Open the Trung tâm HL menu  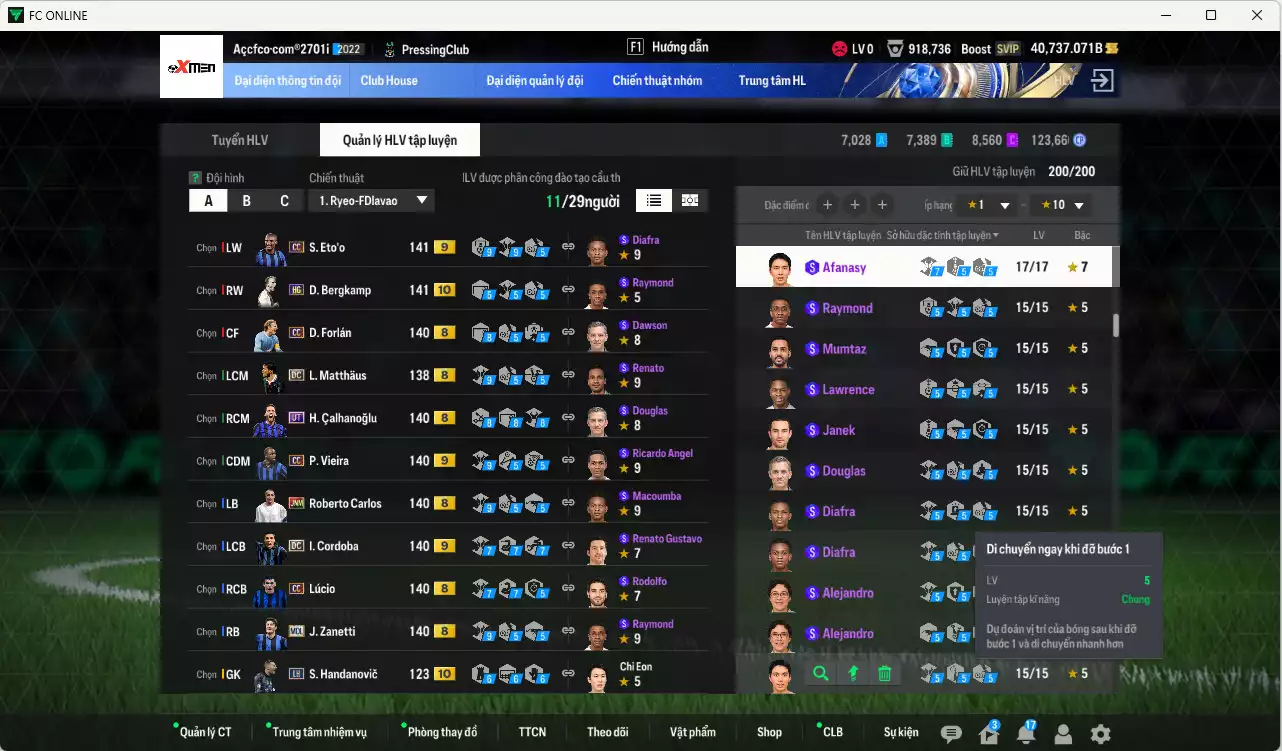coord(772,81)
